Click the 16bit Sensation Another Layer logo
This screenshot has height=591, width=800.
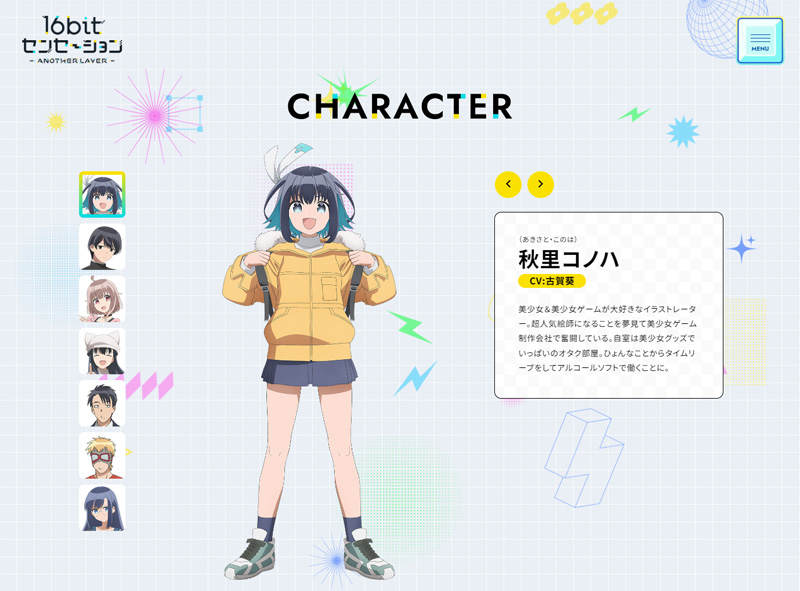click(72, 41)
